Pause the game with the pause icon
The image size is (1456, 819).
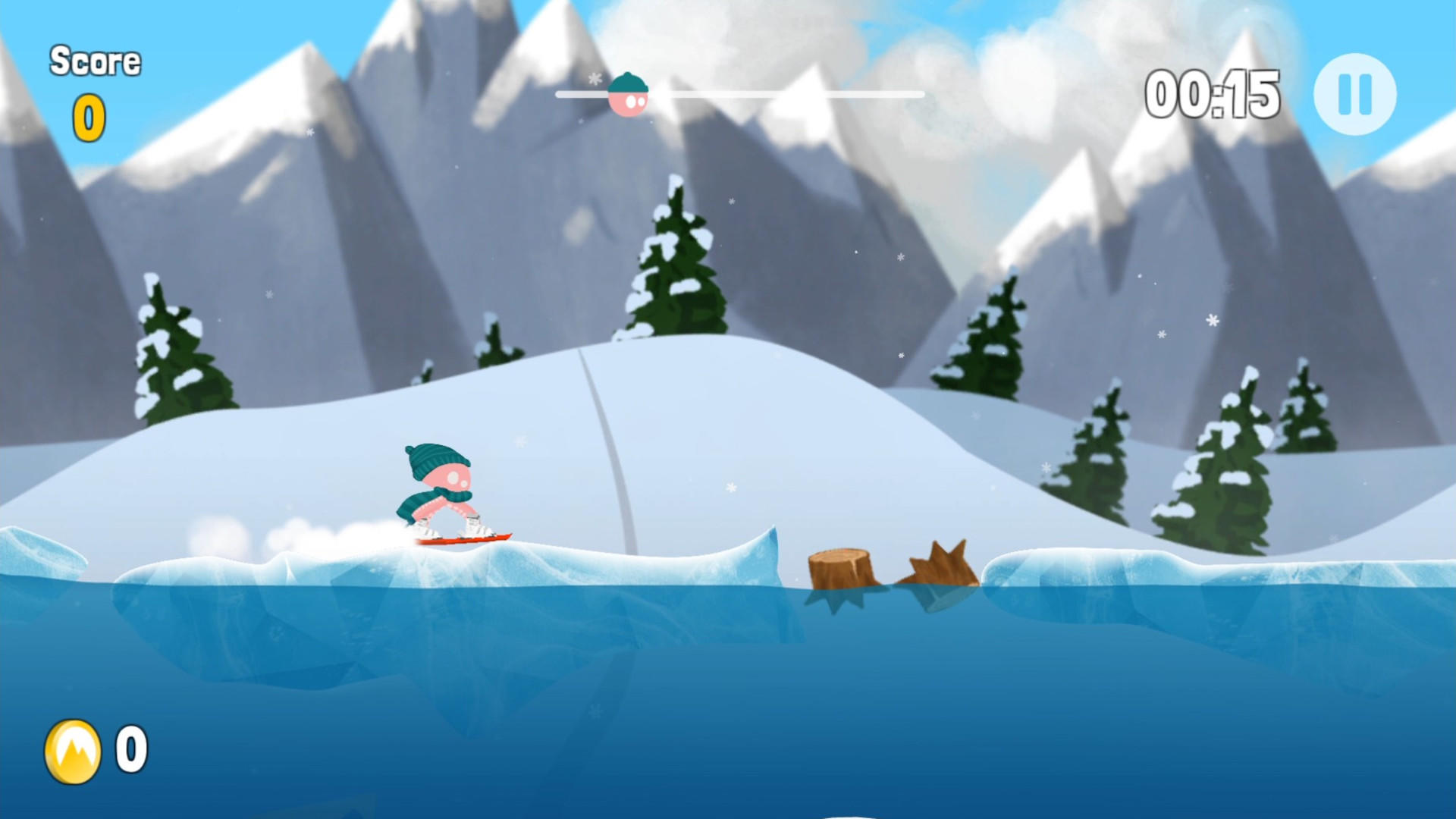[x=1354, y=93]
